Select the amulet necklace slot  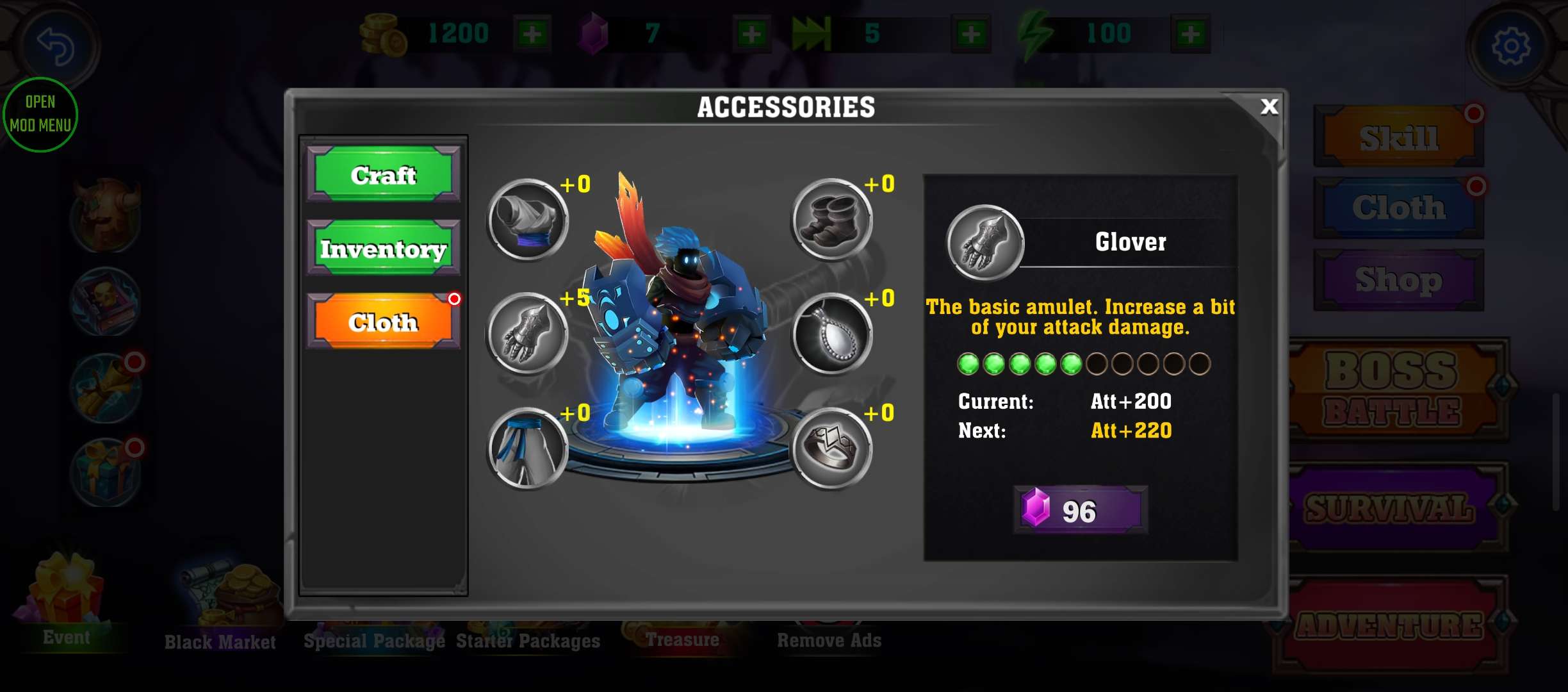(831, 334)
